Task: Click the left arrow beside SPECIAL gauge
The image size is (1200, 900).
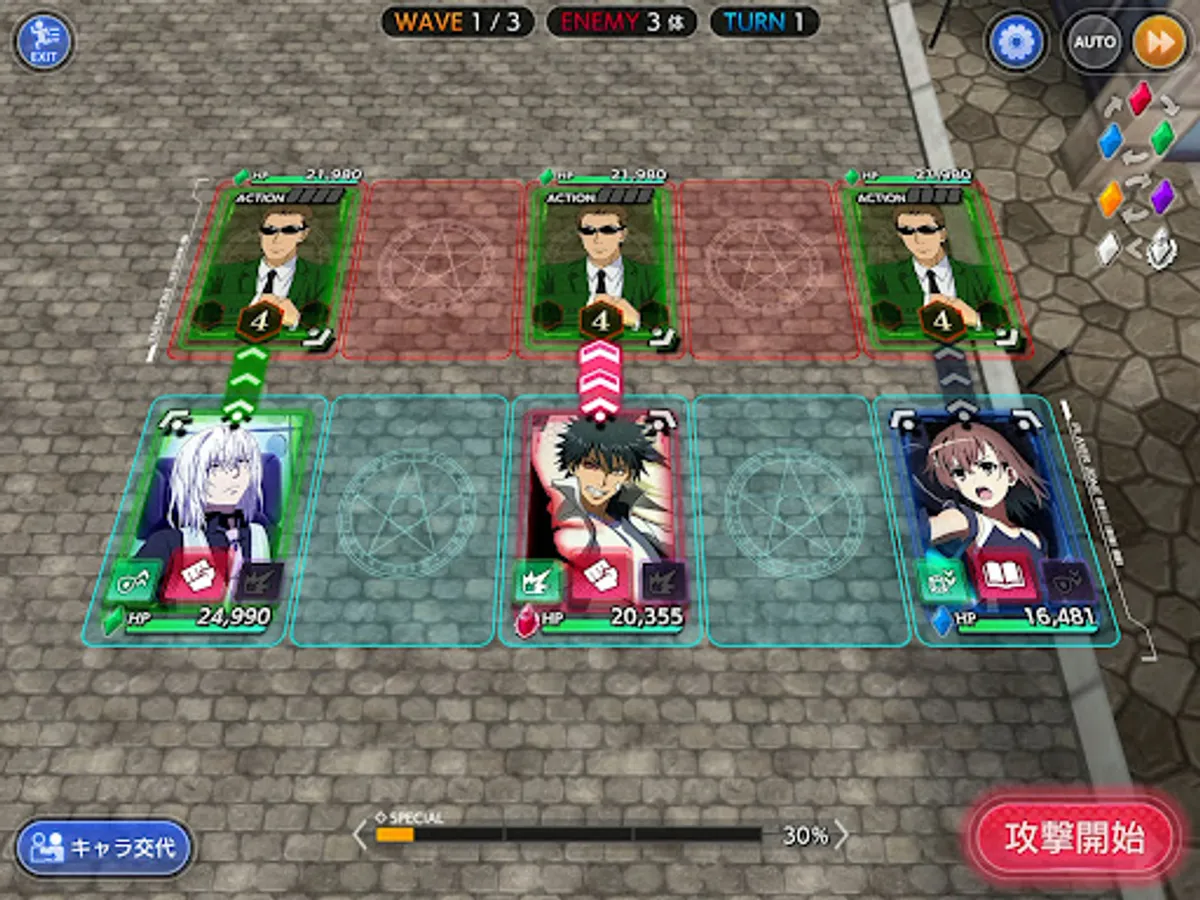Action: (360, 835)
